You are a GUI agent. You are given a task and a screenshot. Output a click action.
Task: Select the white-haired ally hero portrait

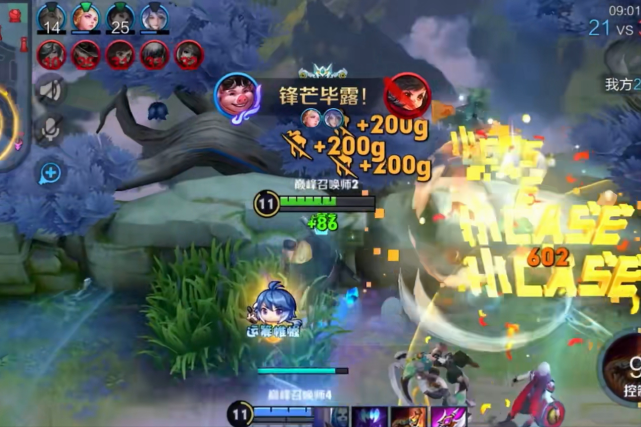(x=155, y=19)
